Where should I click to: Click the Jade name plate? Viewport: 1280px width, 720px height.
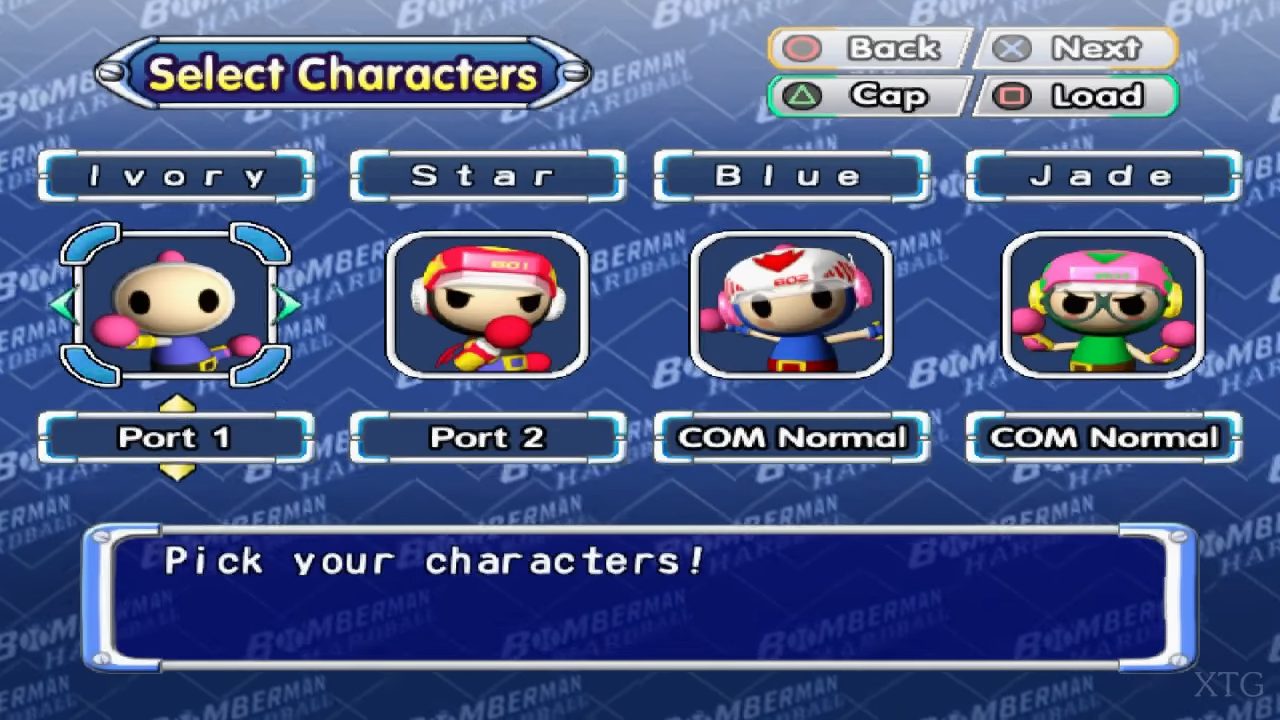[x=1103, y=176]
